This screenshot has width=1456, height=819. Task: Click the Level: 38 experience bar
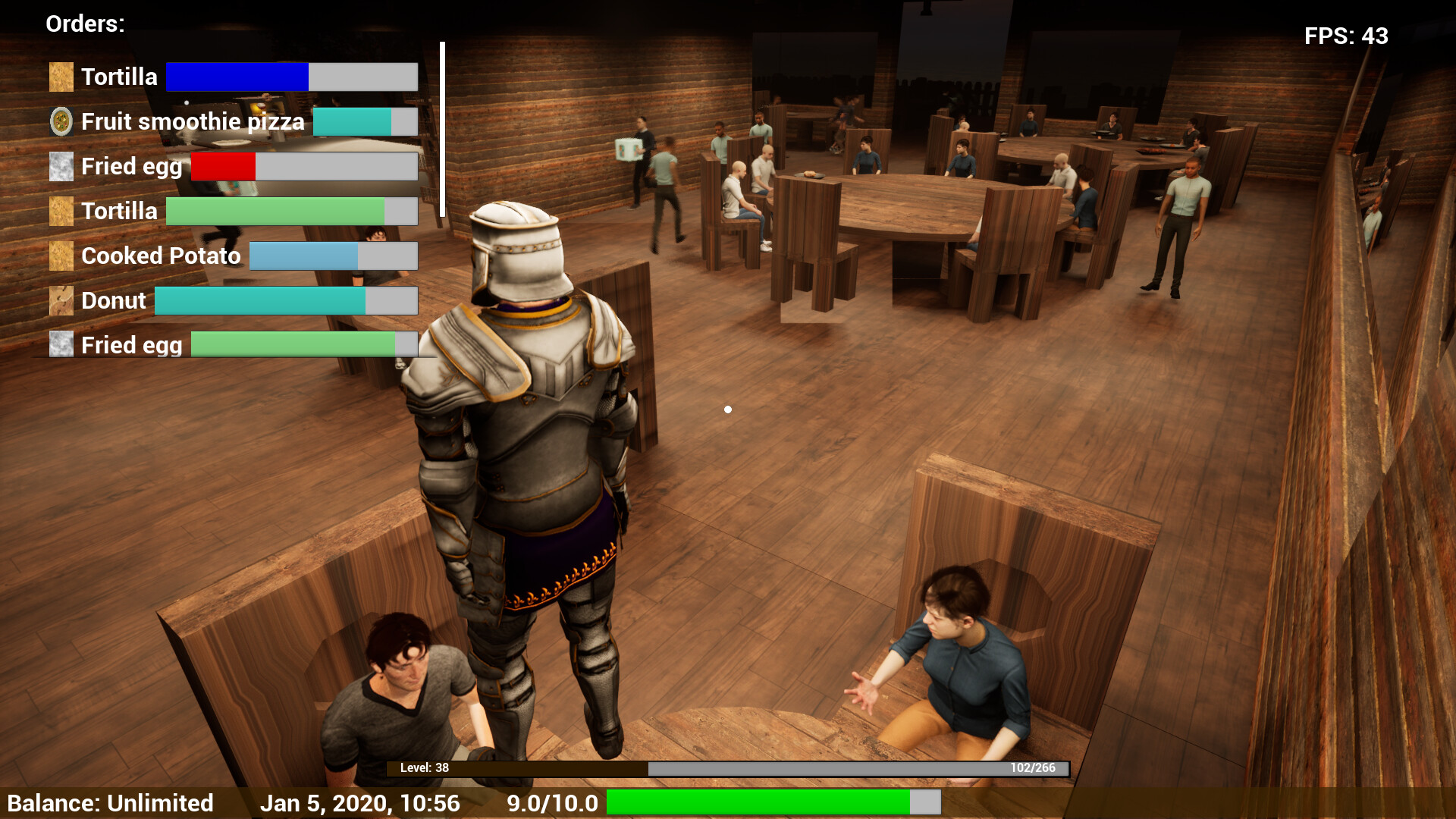728,767
